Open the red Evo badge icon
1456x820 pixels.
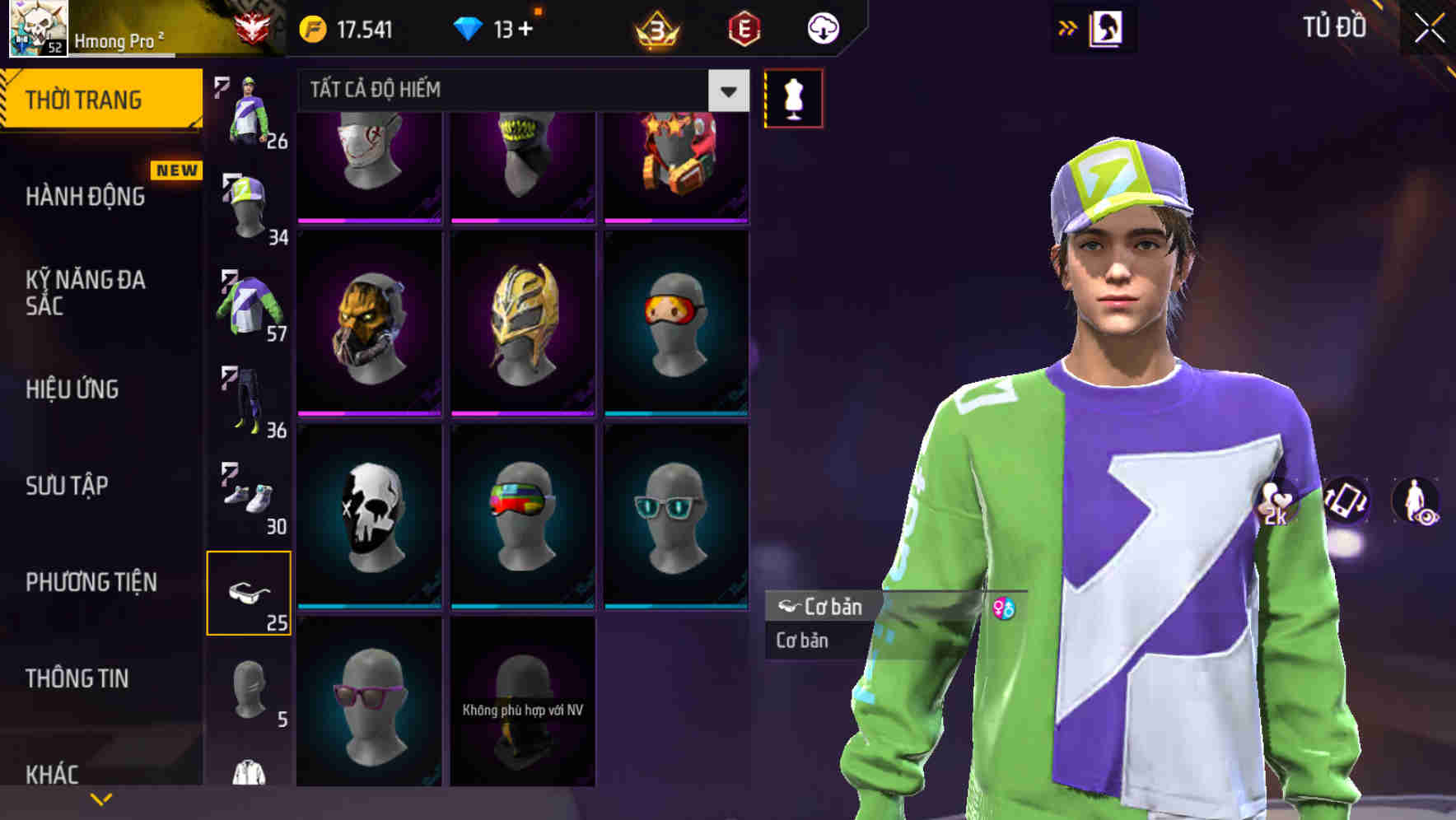click(x=741, y=28)
